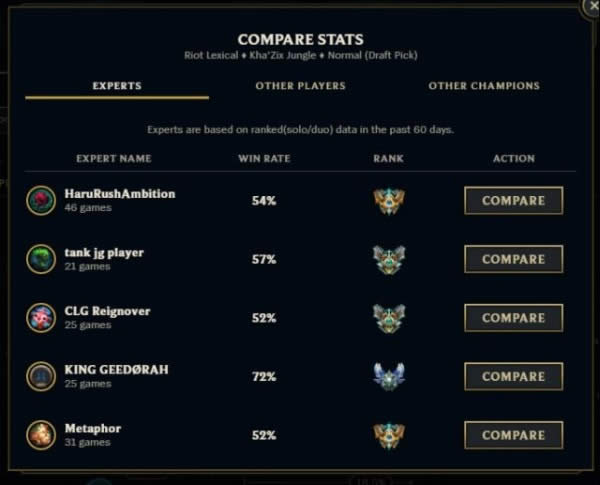Image resolution: width=600 pixels, height=485 pixels.
Task: Compare stats with HaruRushAmbition
Action: [x=513, y=201]
